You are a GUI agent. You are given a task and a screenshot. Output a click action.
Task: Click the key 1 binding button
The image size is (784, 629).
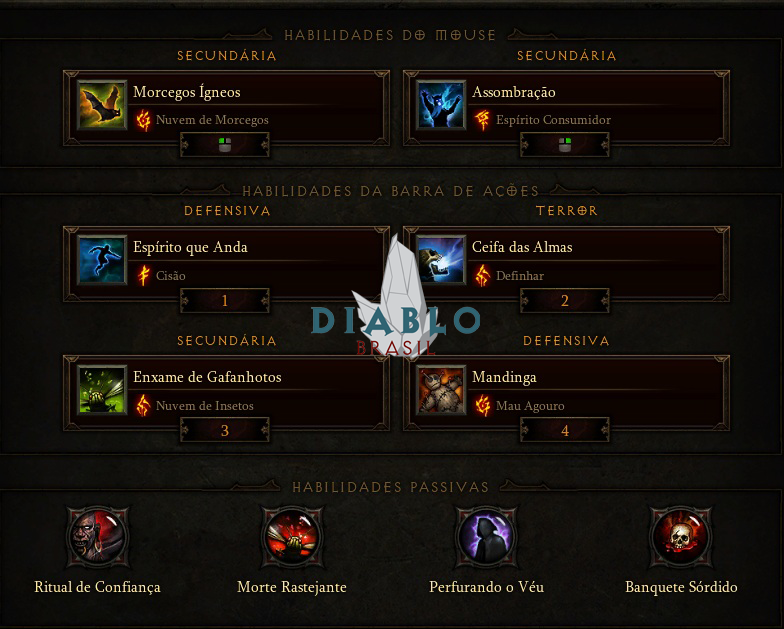click(x=225, y=301)
